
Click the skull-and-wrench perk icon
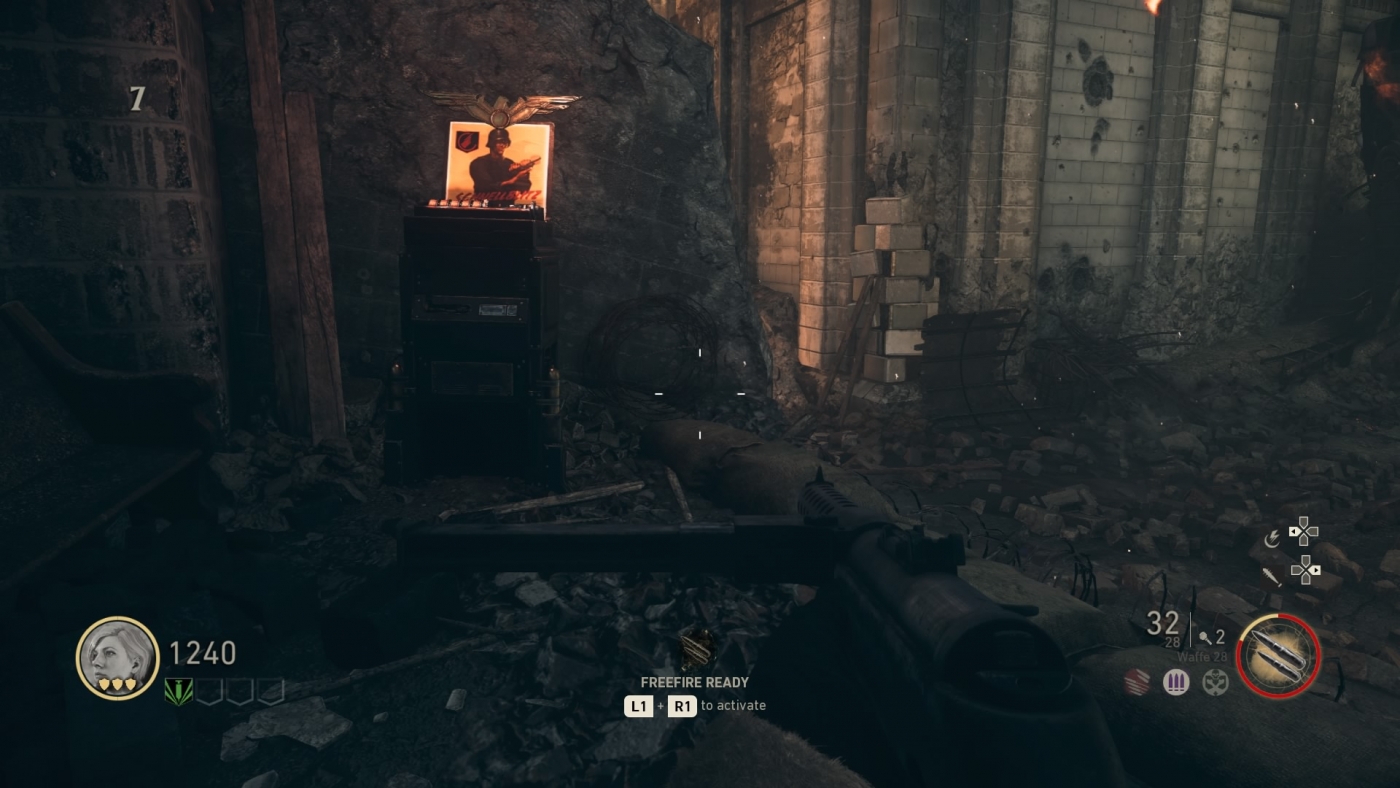[x=1215, y=683]
